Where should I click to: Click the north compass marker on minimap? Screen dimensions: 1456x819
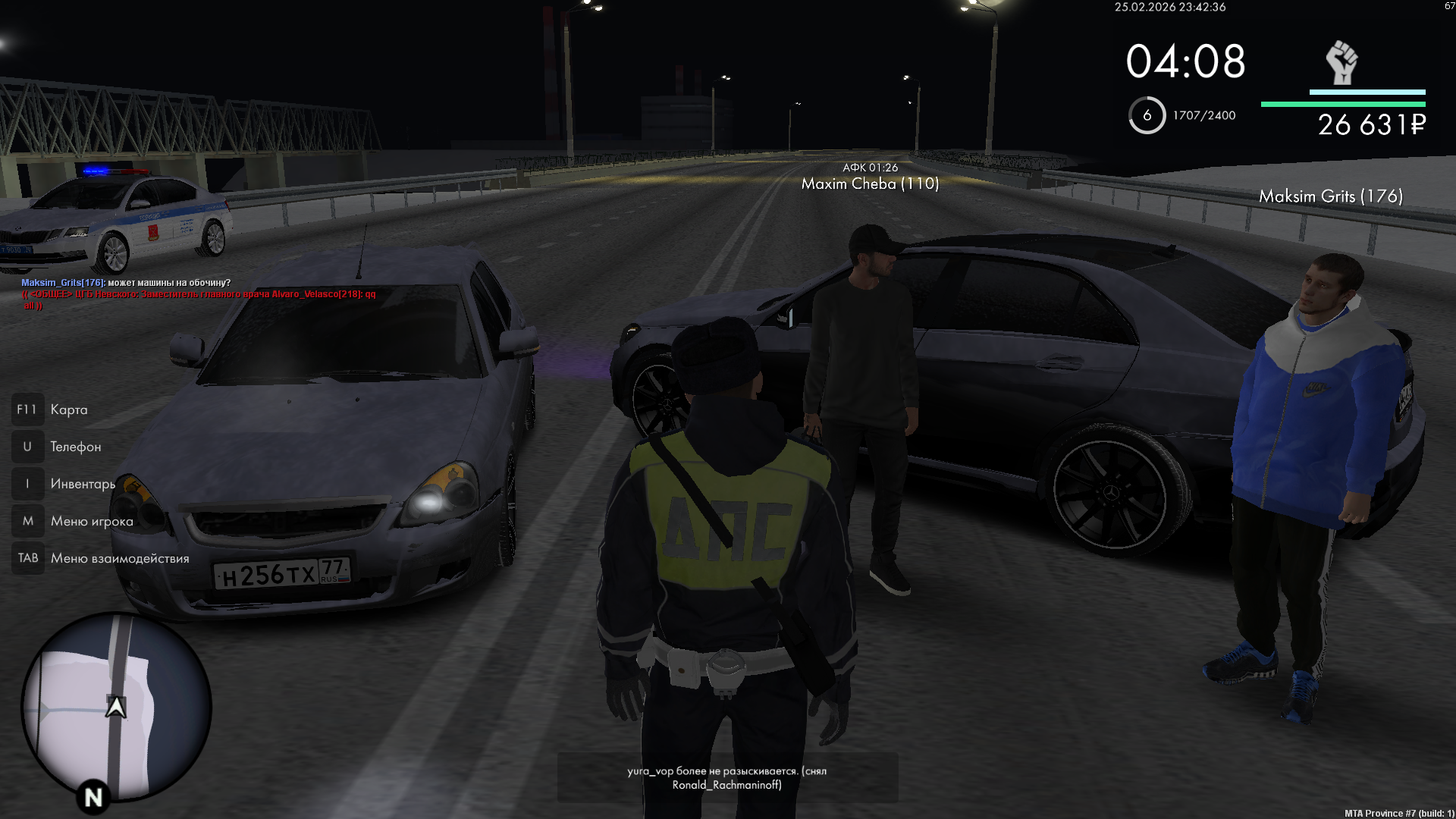93,797
